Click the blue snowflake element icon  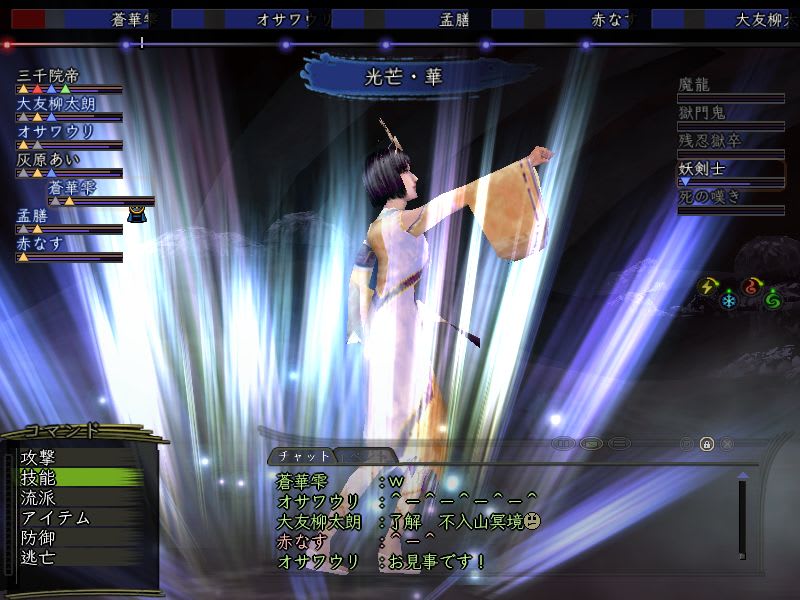tap(729, 302)
